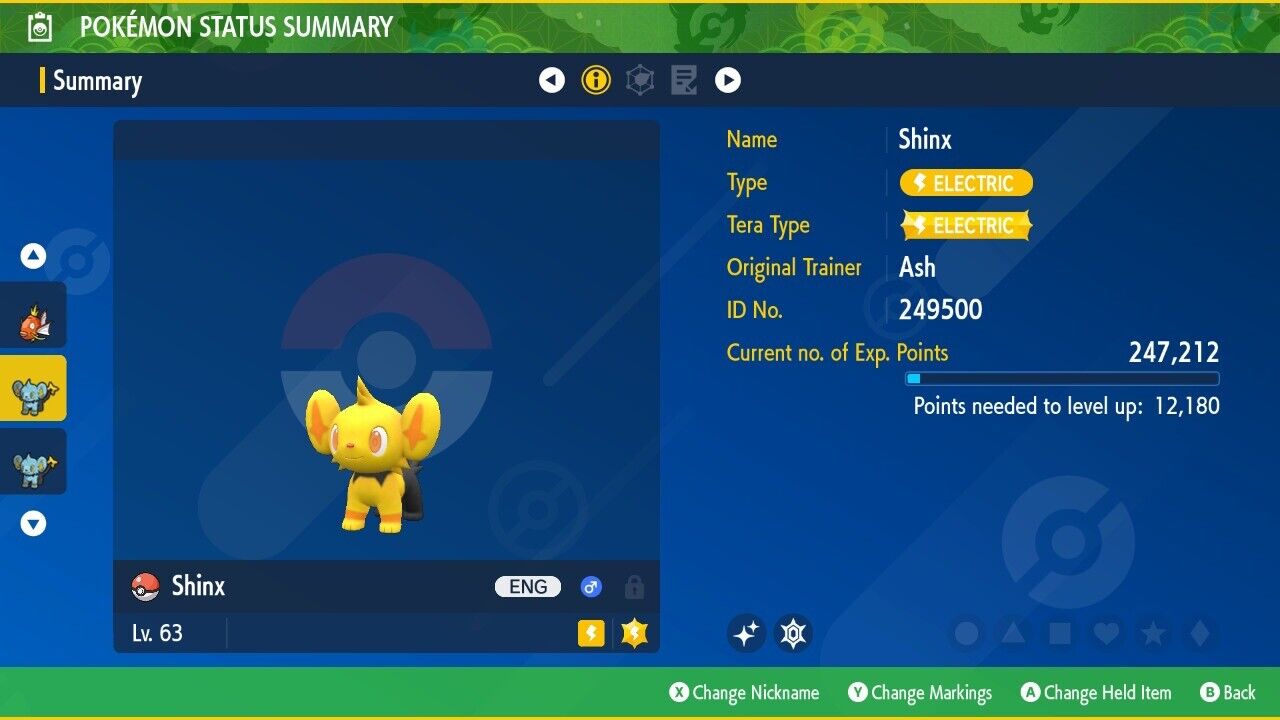Click the Electric type badge
1280x720 pixels.
tap(966, 183)
